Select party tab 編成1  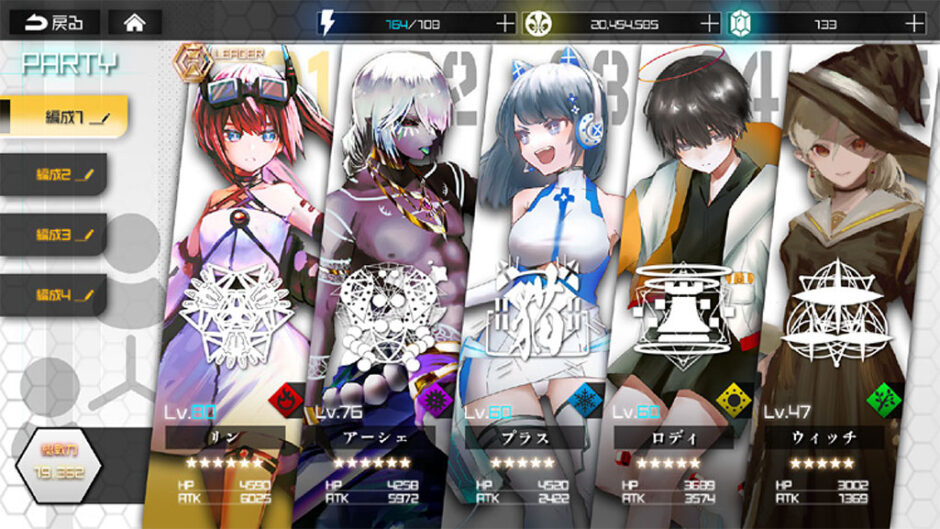pos(63,116)
